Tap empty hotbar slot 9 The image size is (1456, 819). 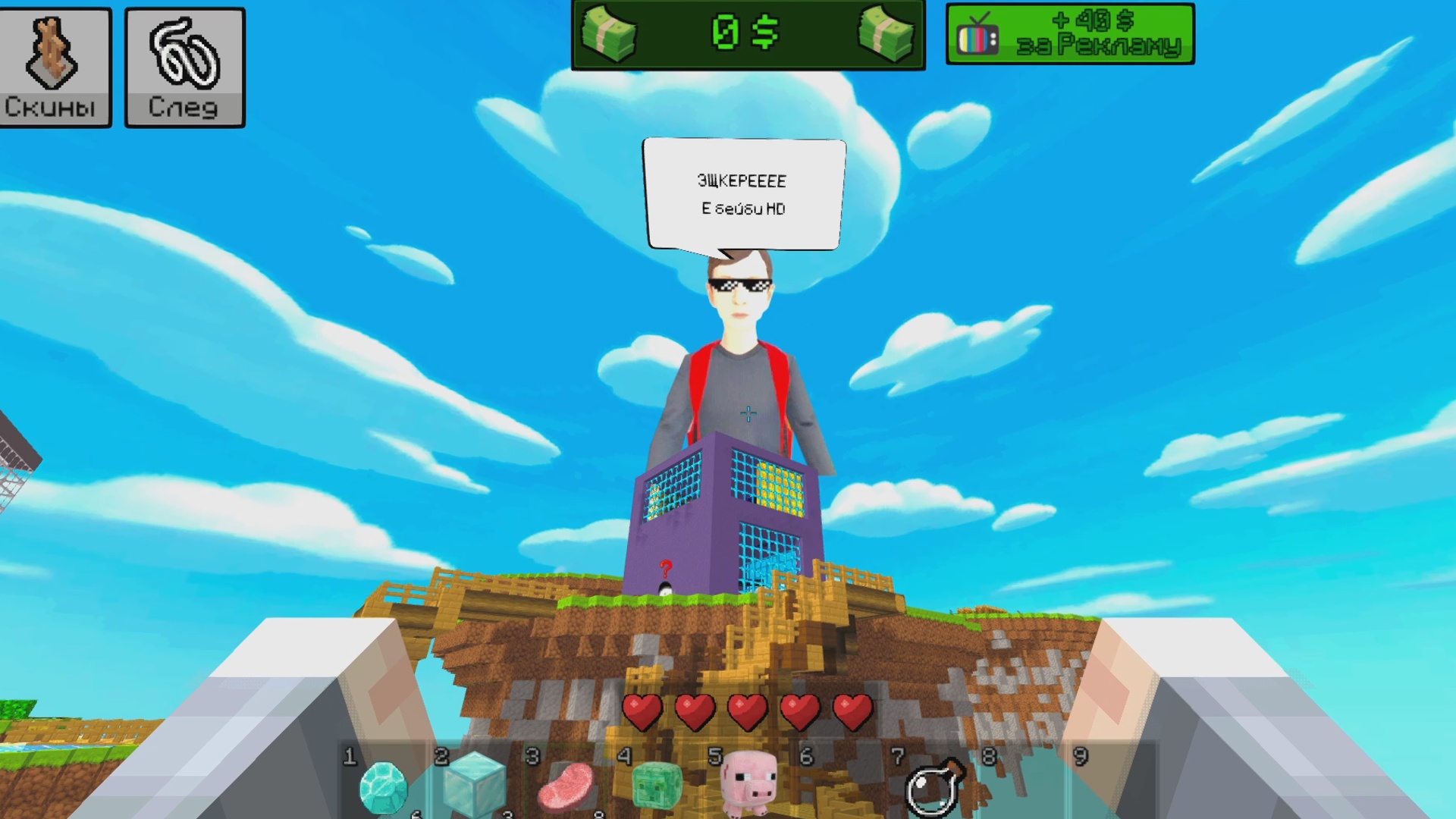tap(1116, 789)
